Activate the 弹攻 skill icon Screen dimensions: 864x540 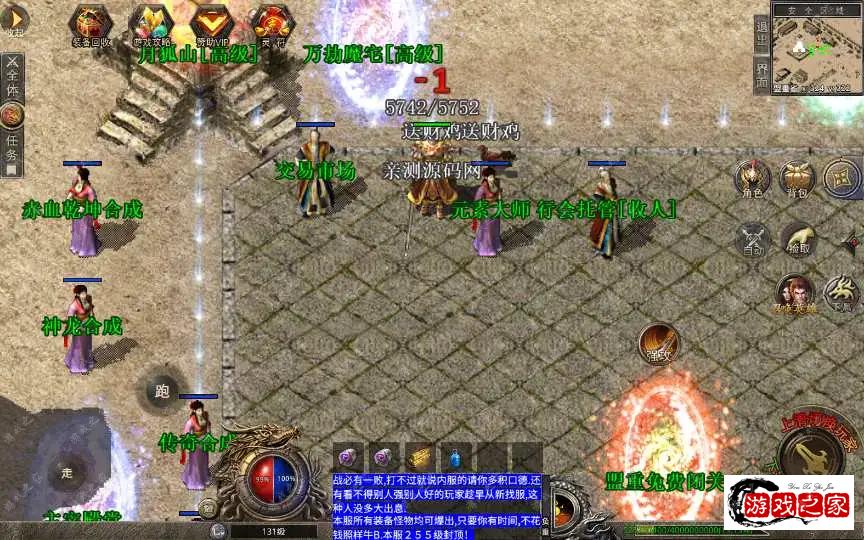click(x=658, y=344)
